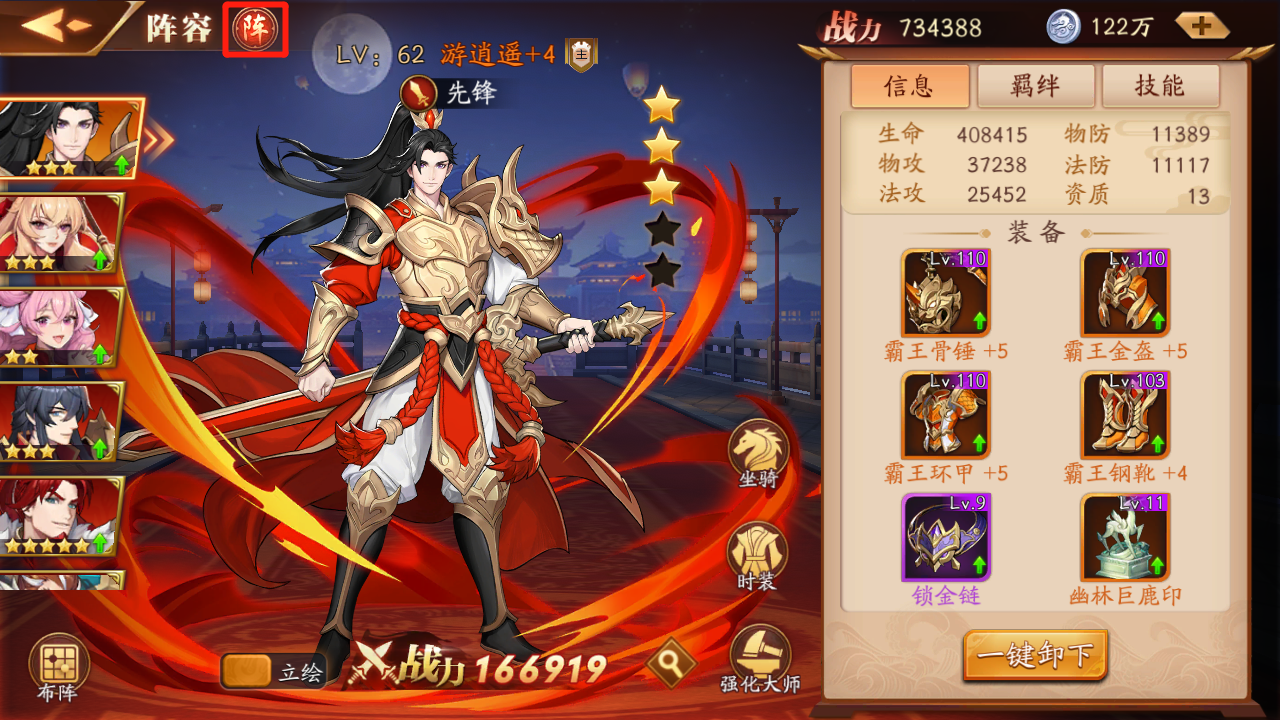Click the red 阵 badge beside 阵容

(258, 30)
